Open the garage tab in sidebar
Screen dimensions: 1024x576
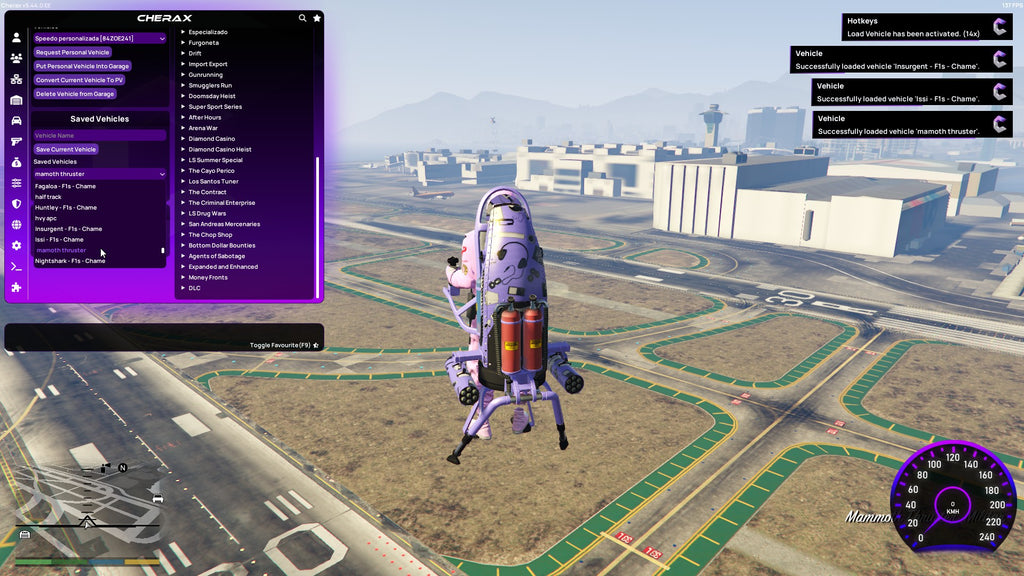pos(16,100)
